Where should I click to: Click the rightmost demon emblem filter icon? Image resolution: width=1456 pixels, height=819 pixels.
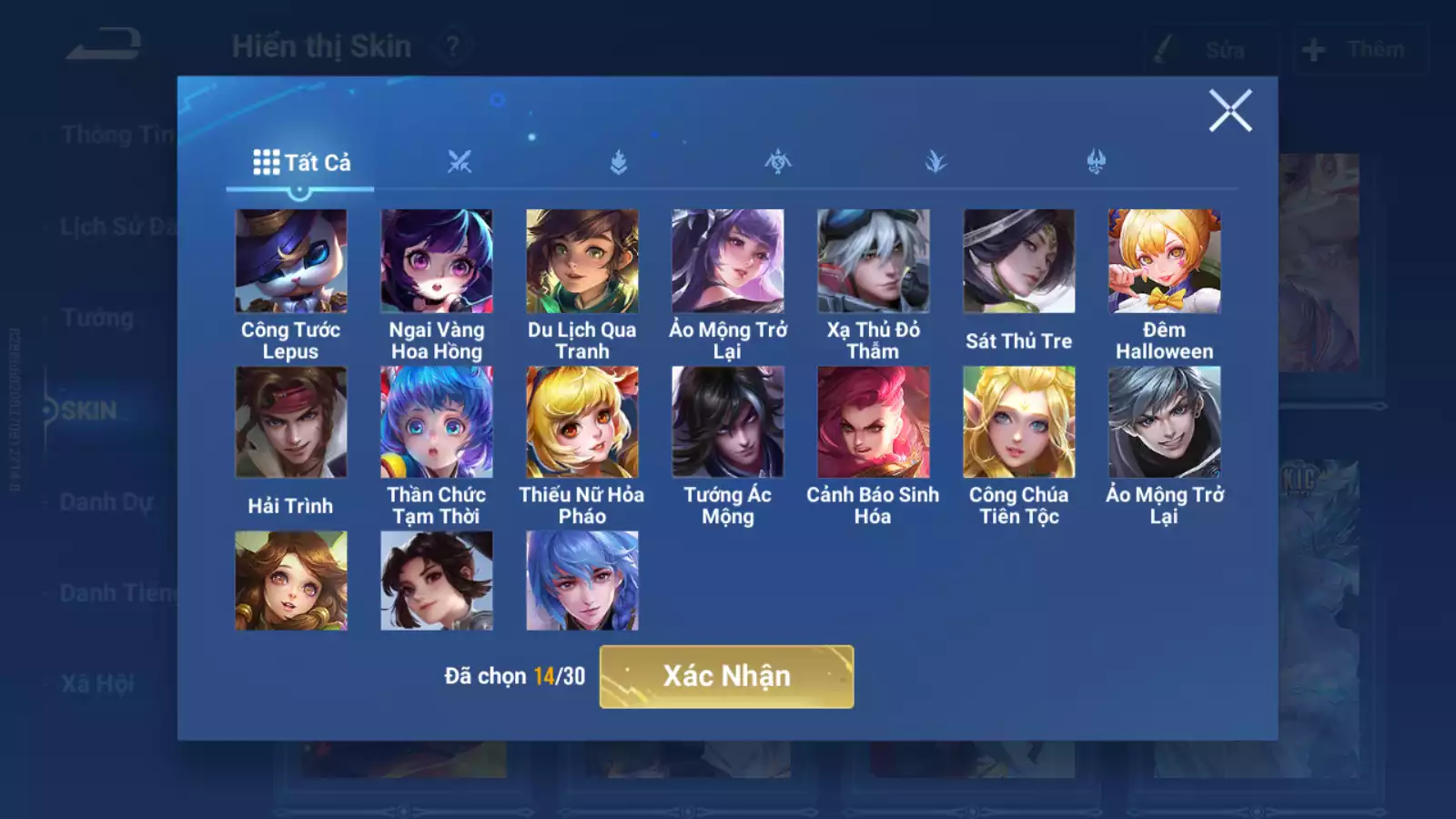(1097, 160)
